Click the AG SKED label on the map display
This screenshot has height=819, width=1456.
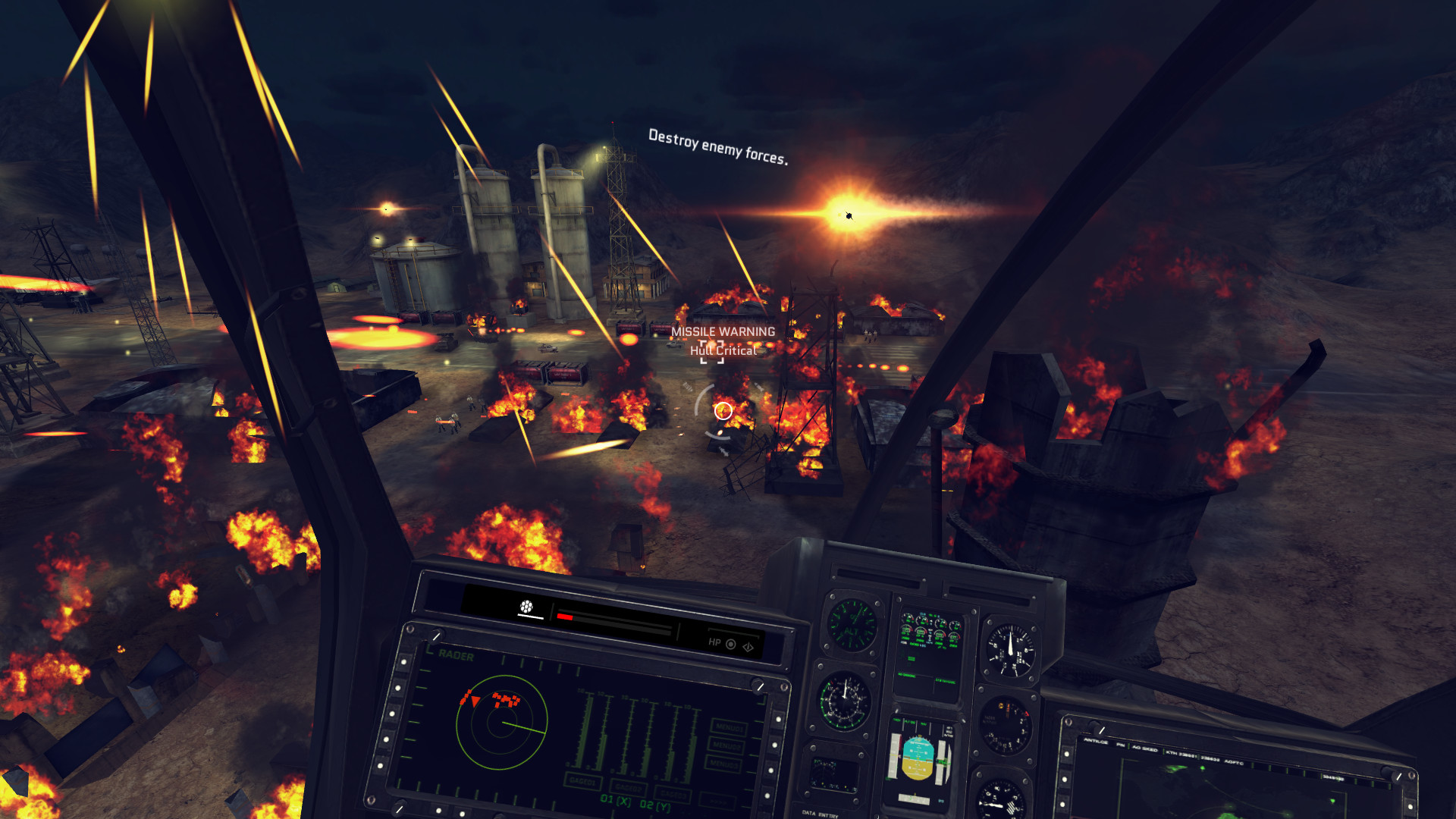pyautogui.click(x=1145, y=750)
